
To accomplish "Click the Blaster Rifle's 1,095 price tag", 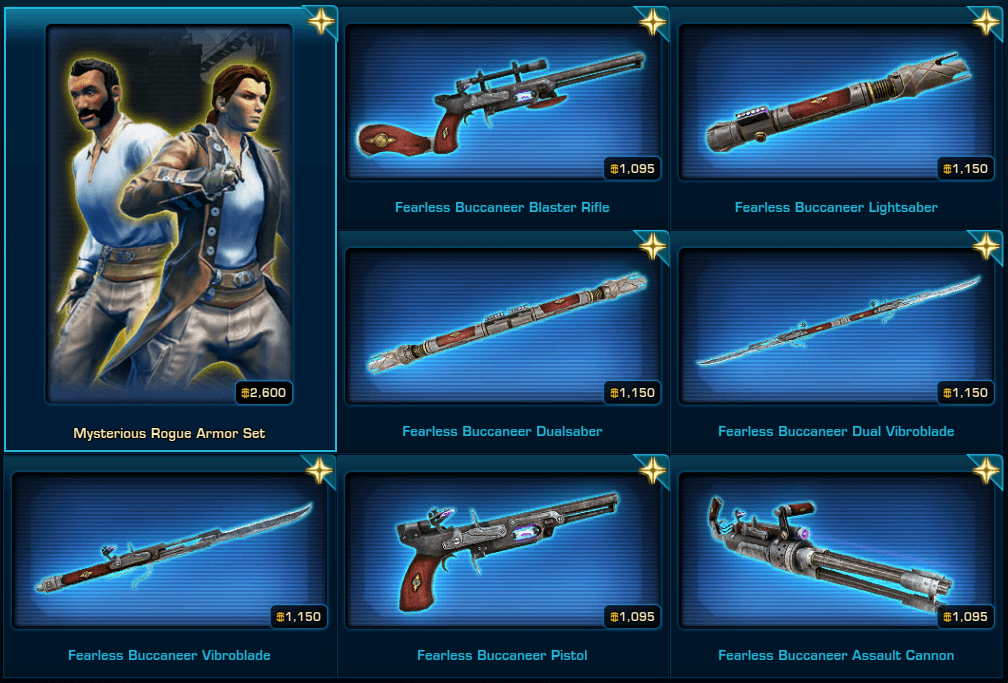I will pos(630,168).
